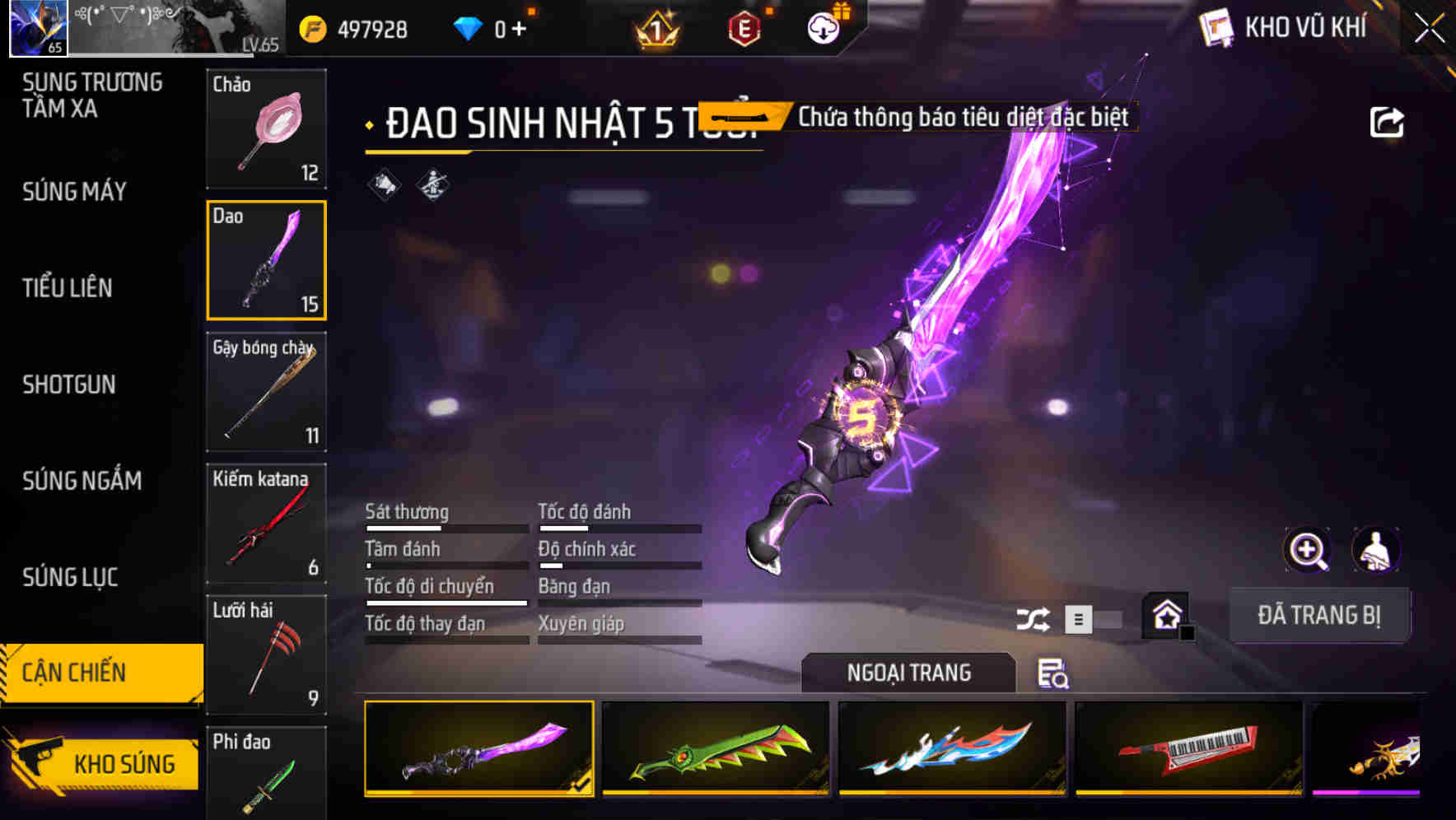Open the cloud download gifts icon
Image resolution: width=1456 pixels, height=820 pixels.
pos(823,26)
